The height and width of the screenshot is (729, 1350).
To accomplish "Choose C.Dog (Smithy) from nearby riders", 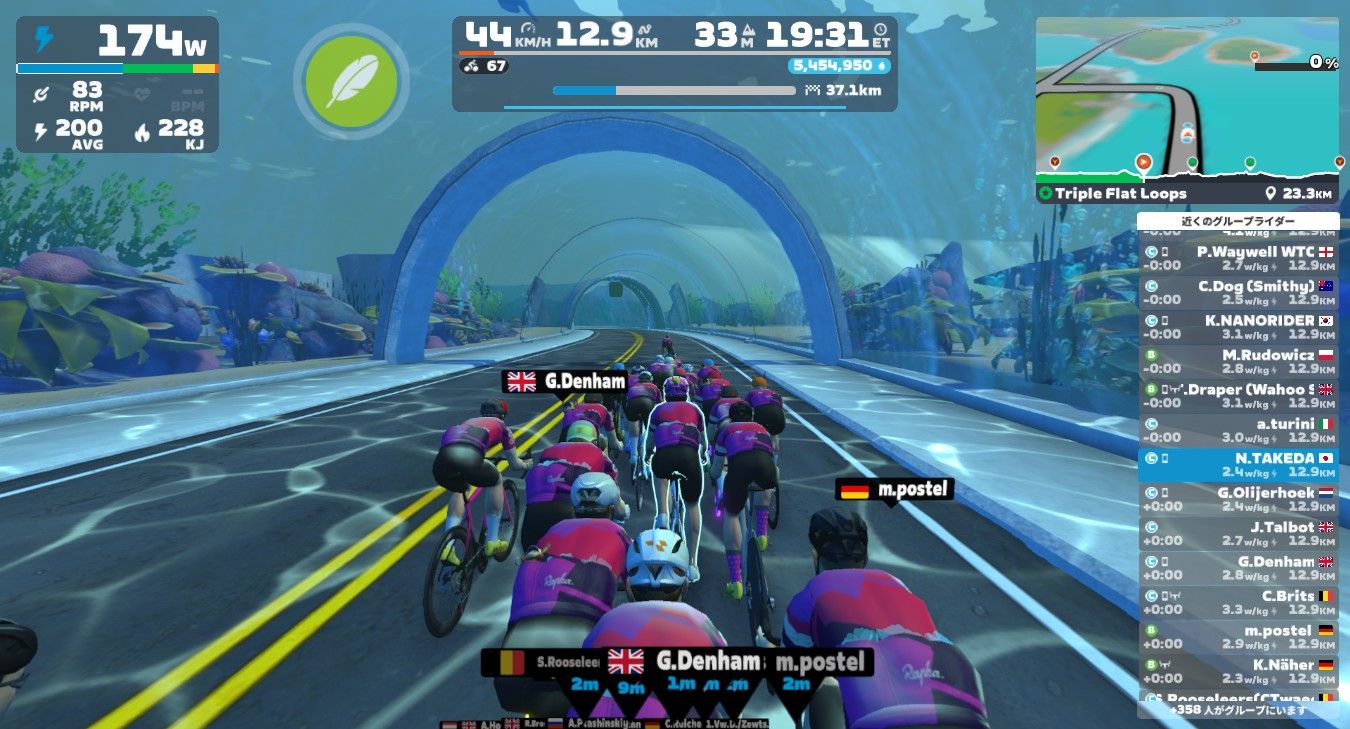I will pyautogui.click(x=1238, y=292).
